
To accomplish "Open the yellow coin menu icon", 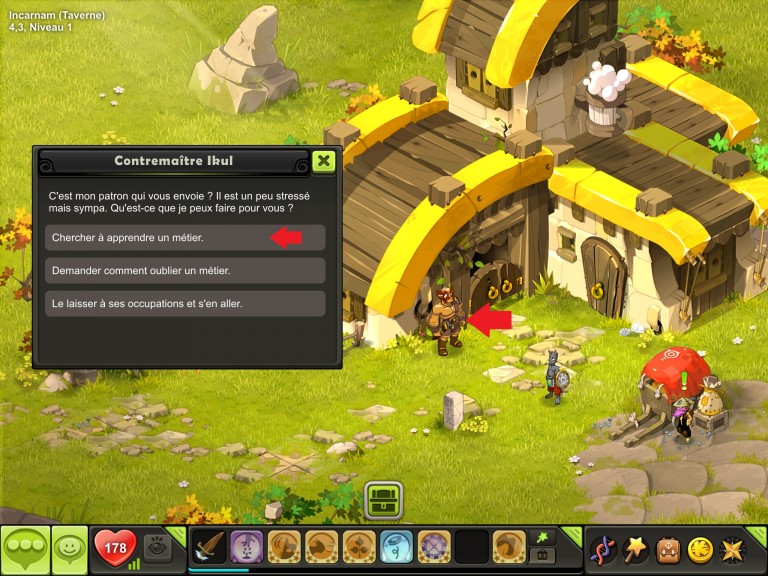I will [700, 549].
